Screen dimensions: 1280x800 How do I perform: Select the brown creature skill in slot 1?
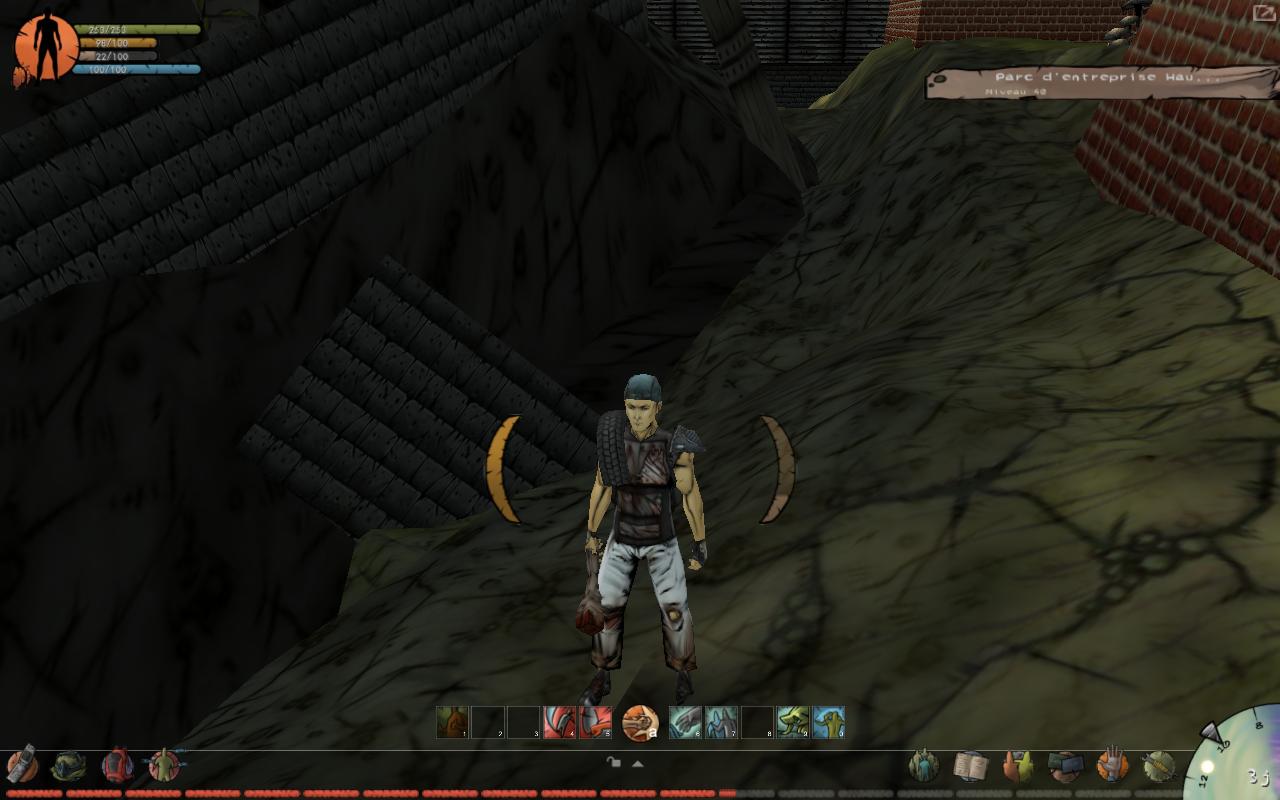pos(452,722)
